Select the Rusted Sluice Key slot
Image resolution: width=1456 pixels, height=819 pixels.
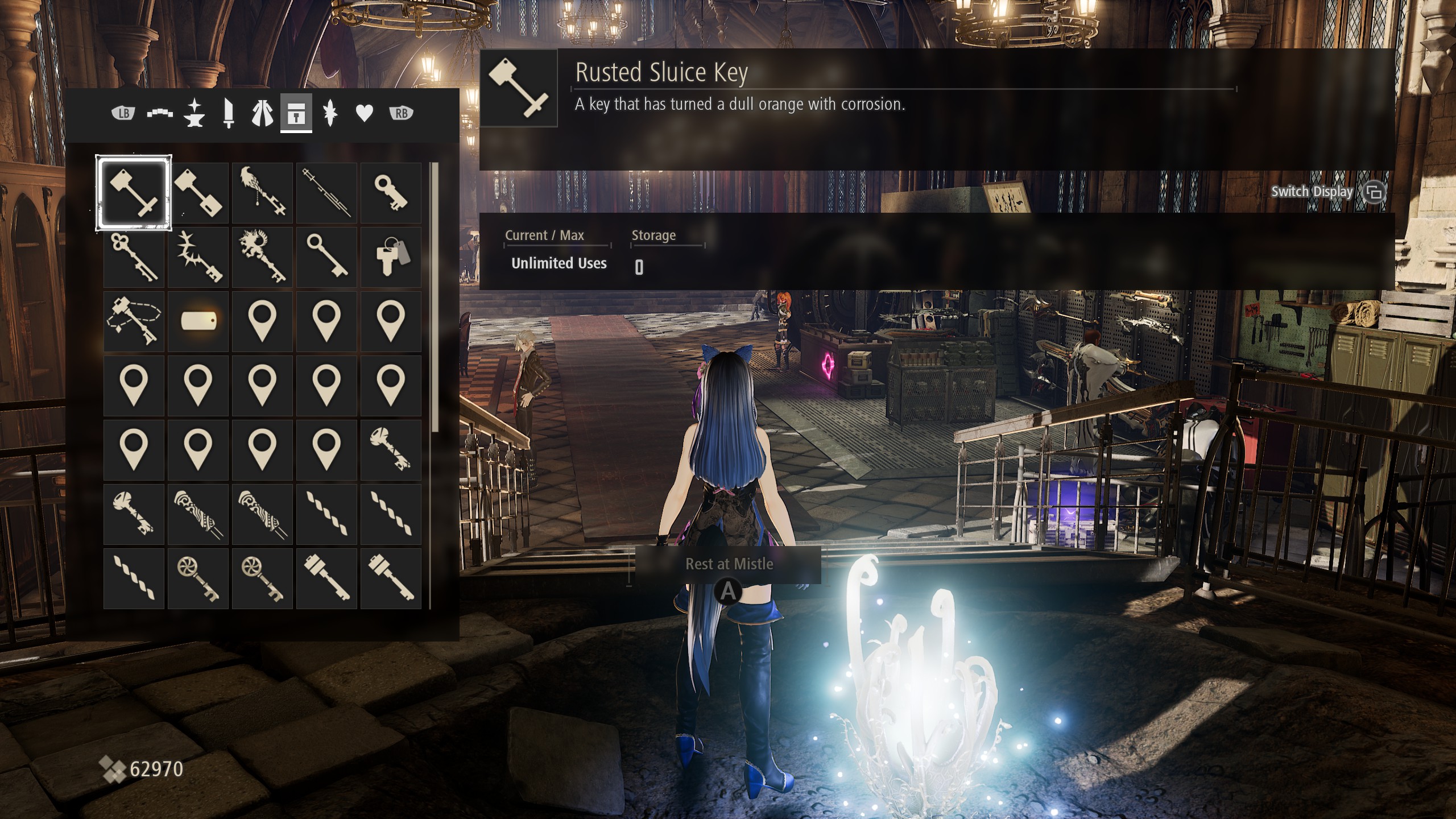(x=134, y=193)
